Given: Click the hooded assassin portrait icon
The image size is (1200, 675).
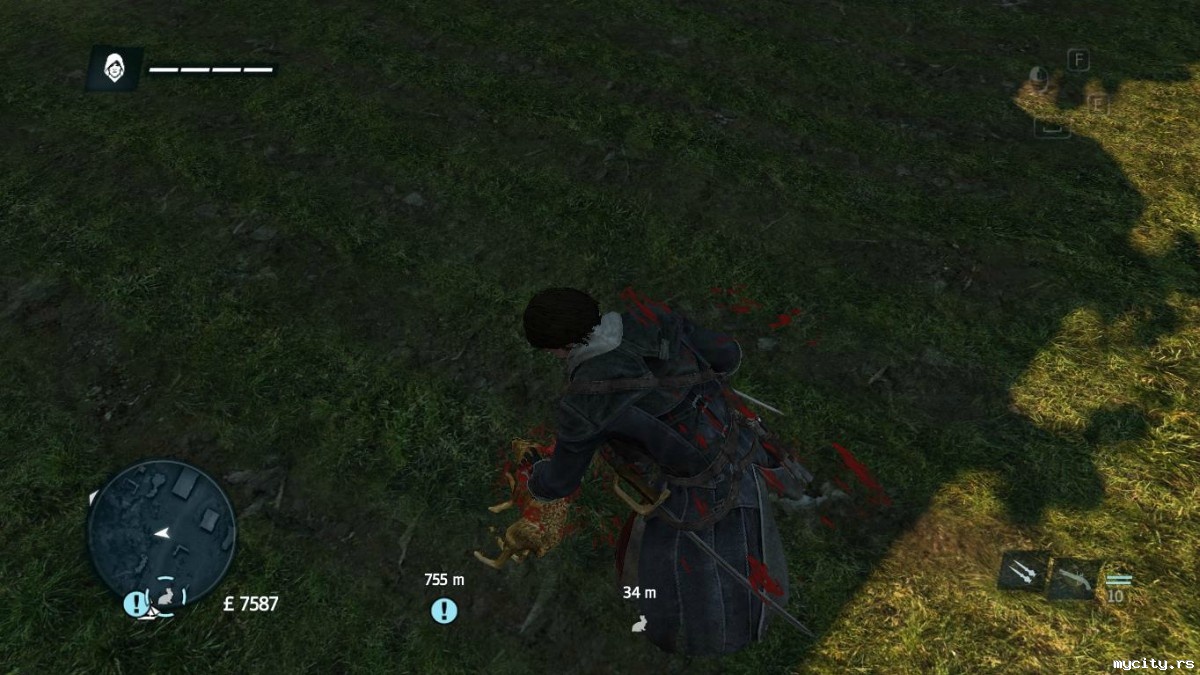Looking at the screenshot, I should pos(115,69).
